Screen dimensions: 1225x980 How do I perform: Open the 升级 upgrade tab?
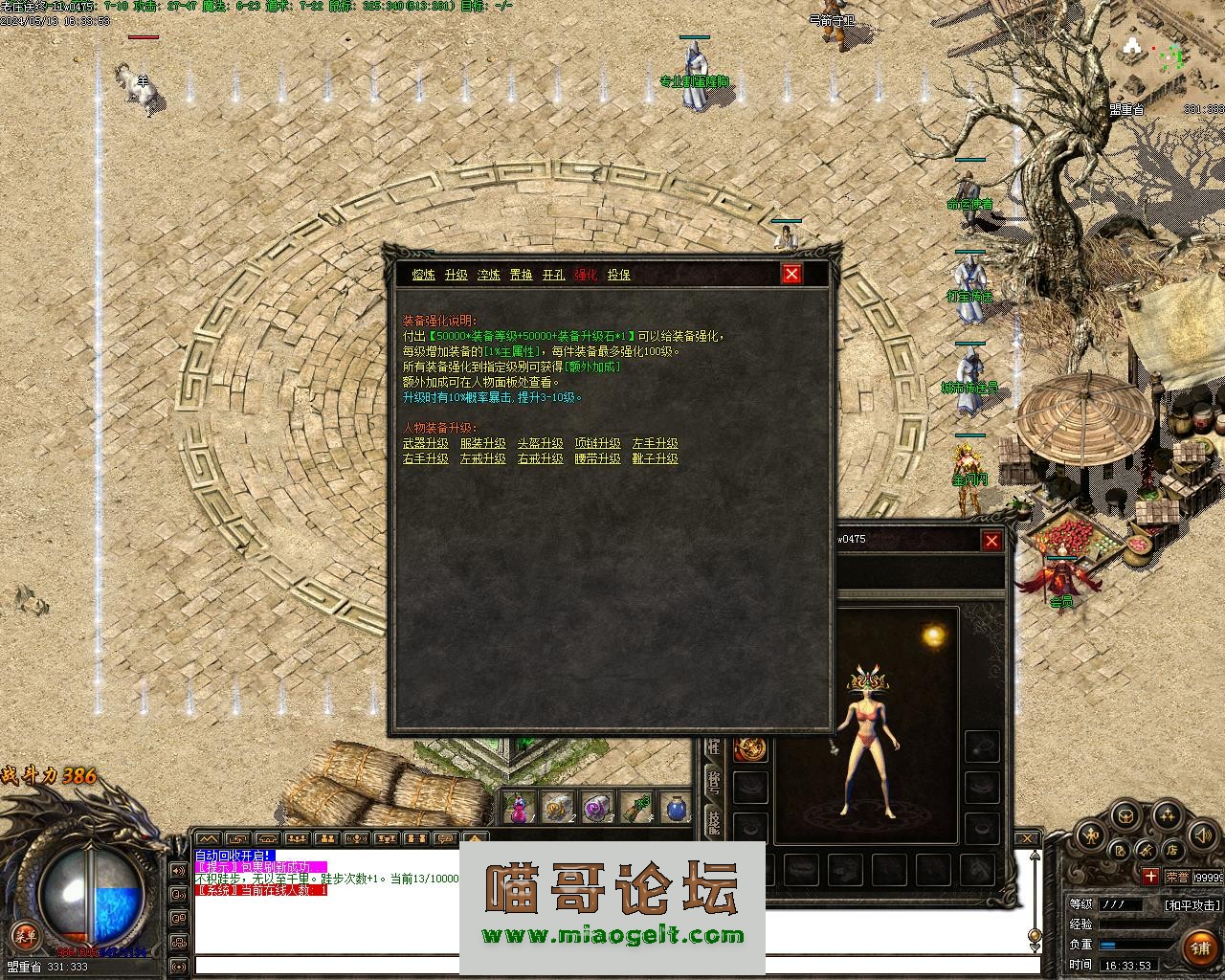click(456, 275)
